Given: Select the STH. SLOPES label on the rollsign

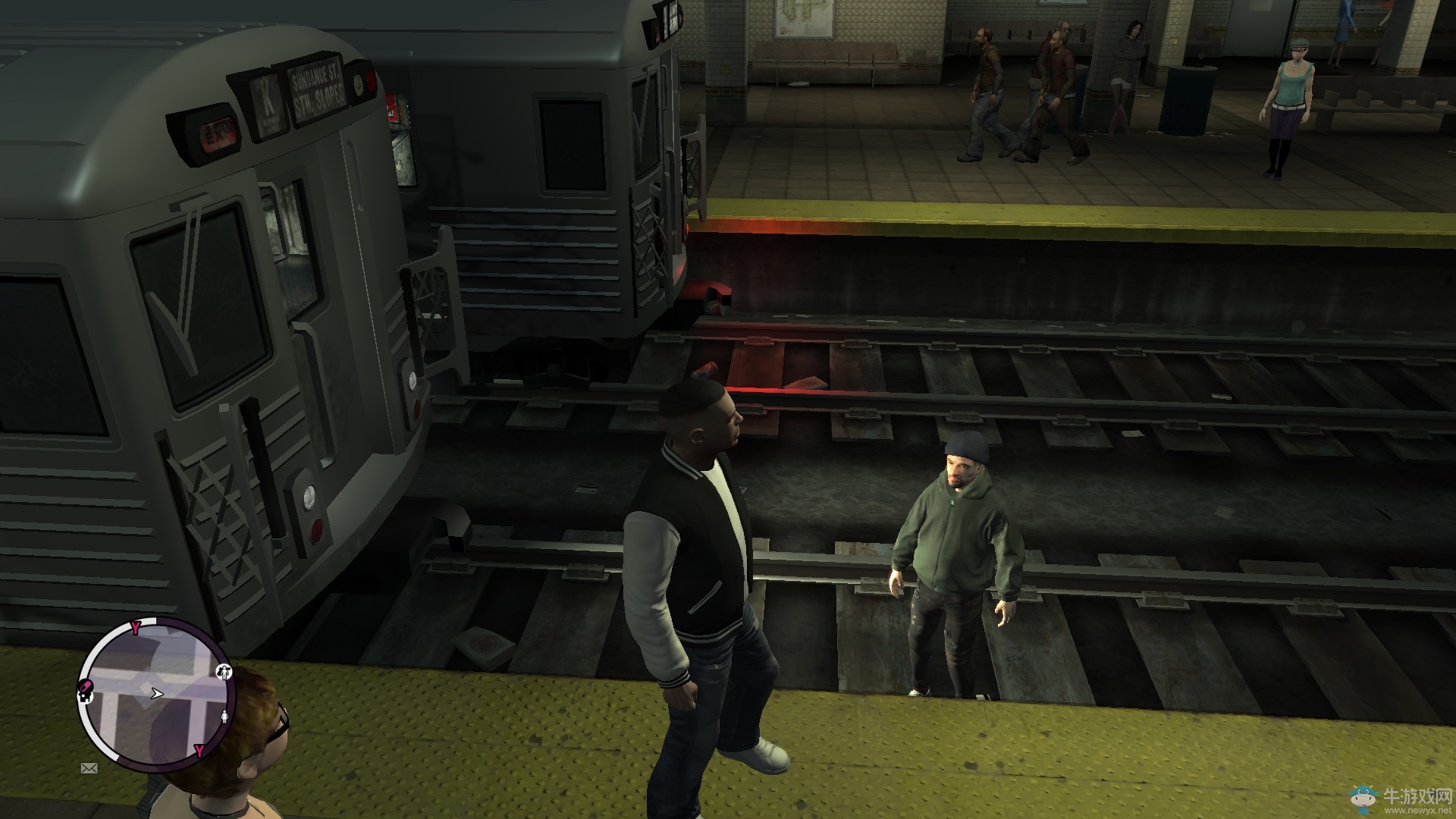Looking at the screenshot, I should click(x=318, y=97).
